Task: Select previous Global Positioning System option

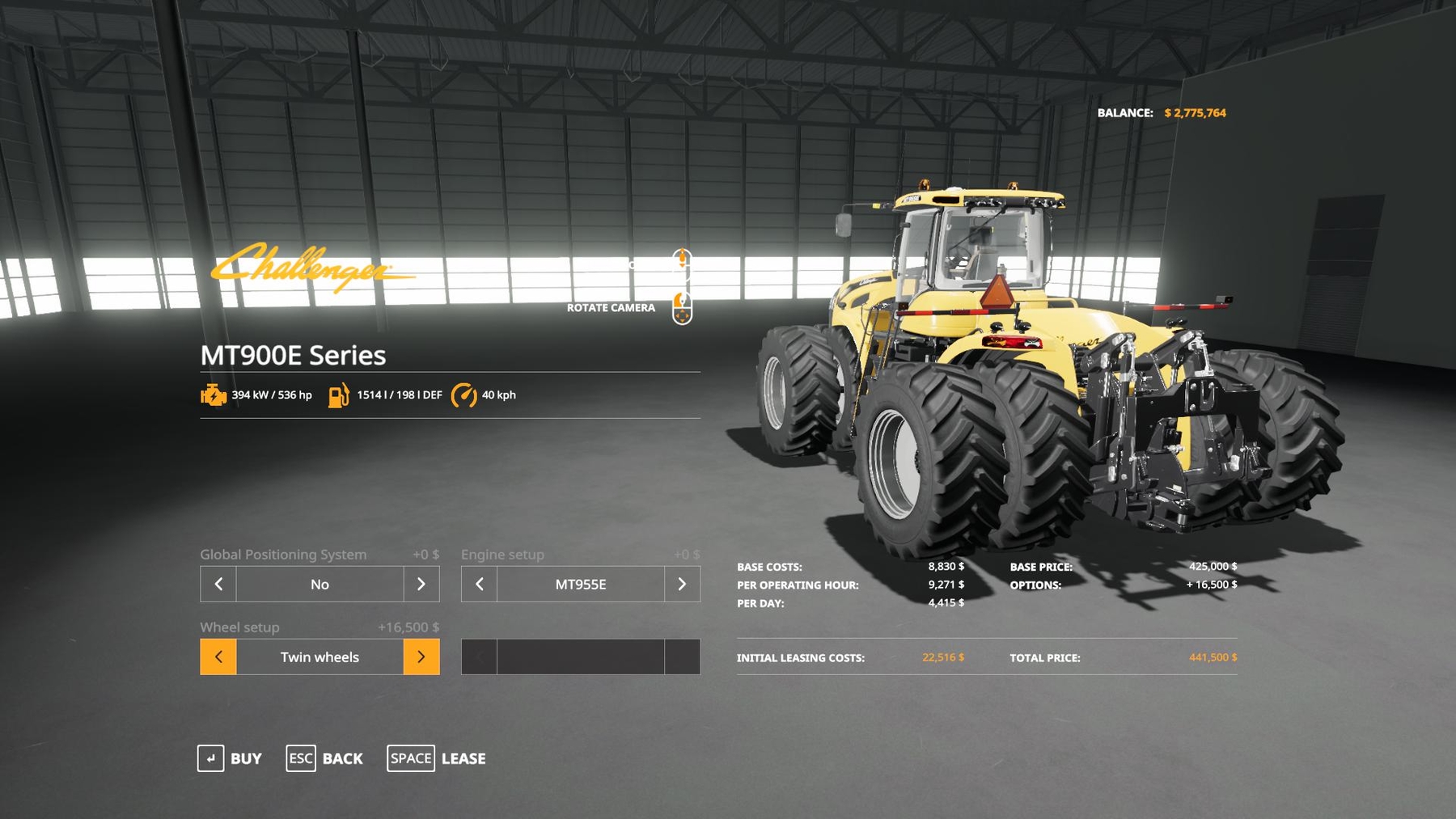Action: tap(218, 584)
